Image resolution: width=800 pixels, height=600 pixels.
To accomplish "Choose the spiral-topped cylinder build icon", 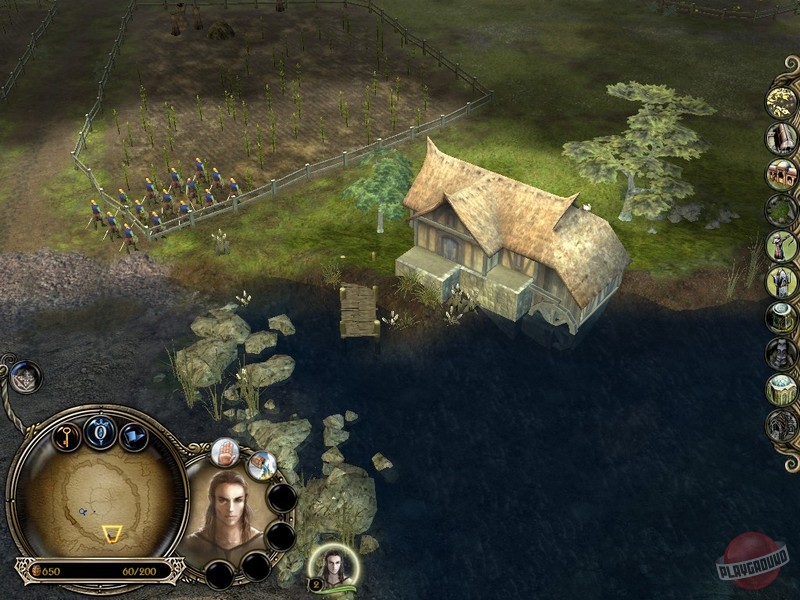I will [781, 317].
